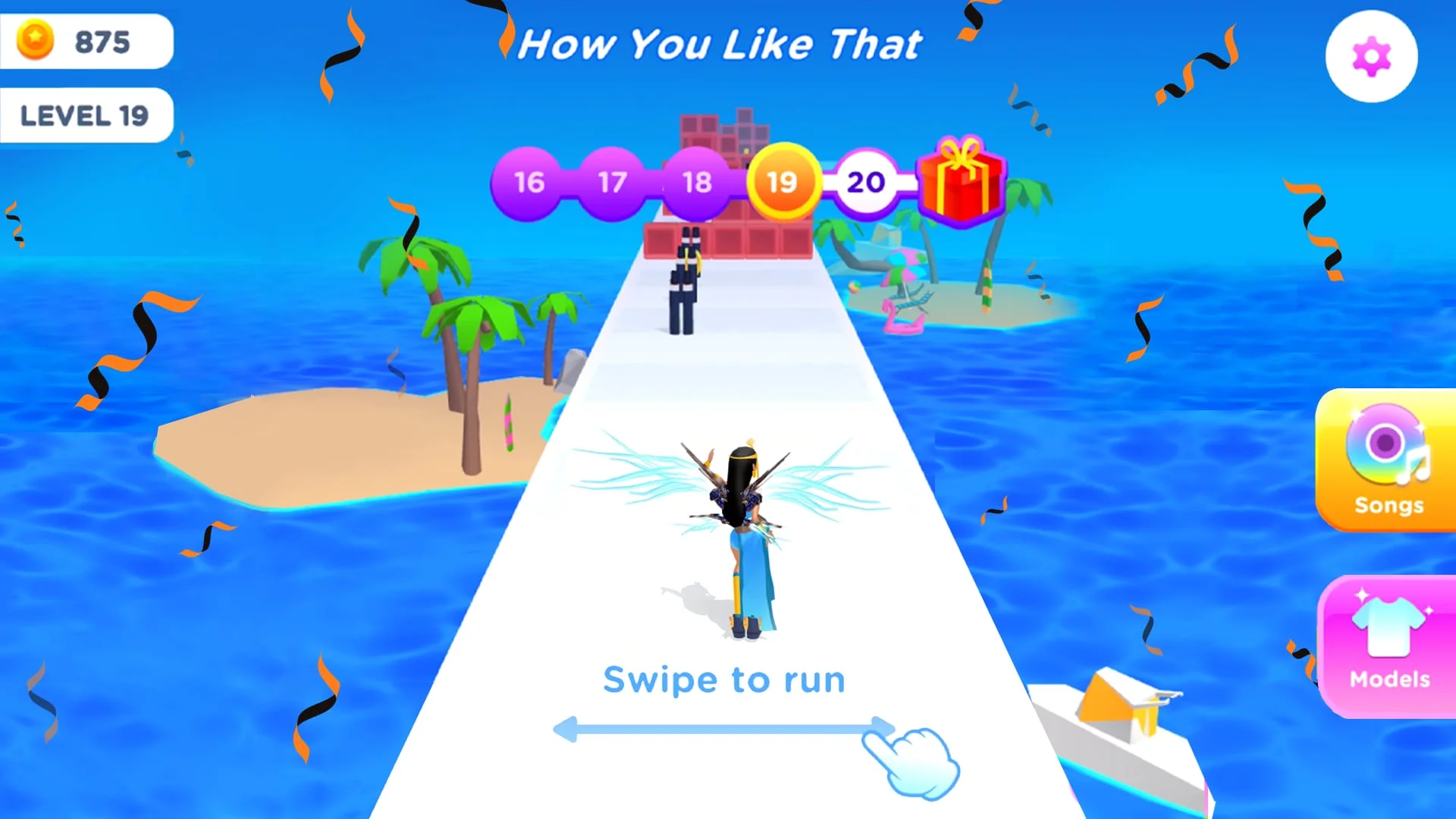Select level 18 on the progress track

tap(697, 182)
